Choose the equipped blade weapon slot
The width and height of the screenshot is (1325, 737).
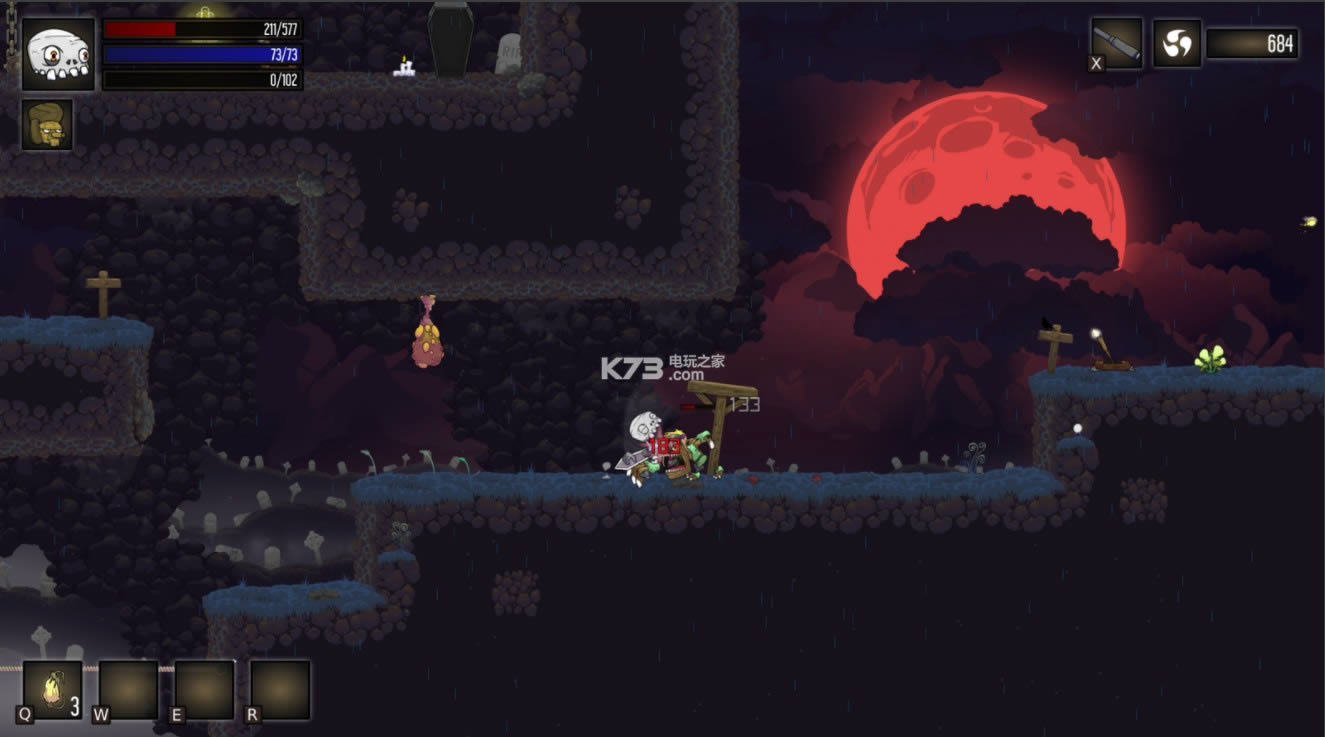(x=1117, y=43)
